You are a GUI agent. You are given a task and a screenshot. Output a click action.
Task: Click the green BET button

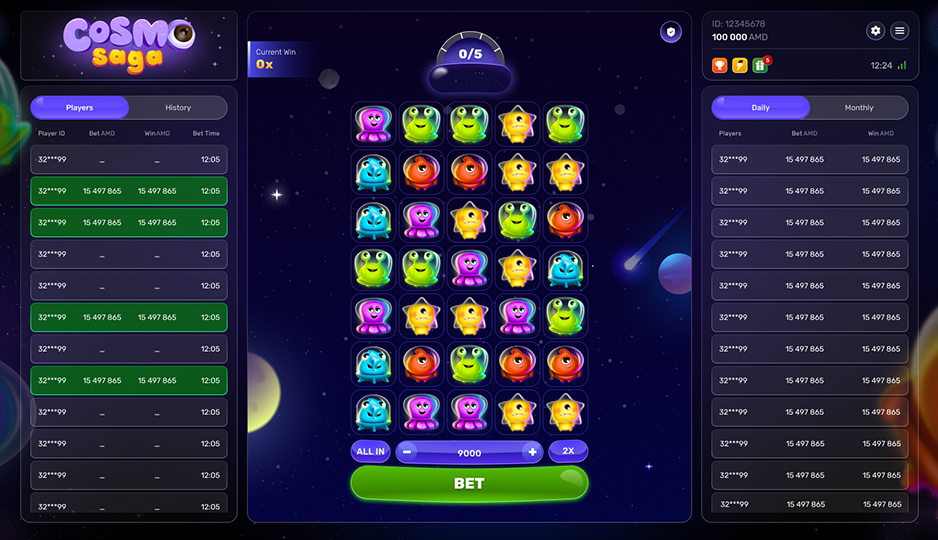tap(469, 483)
